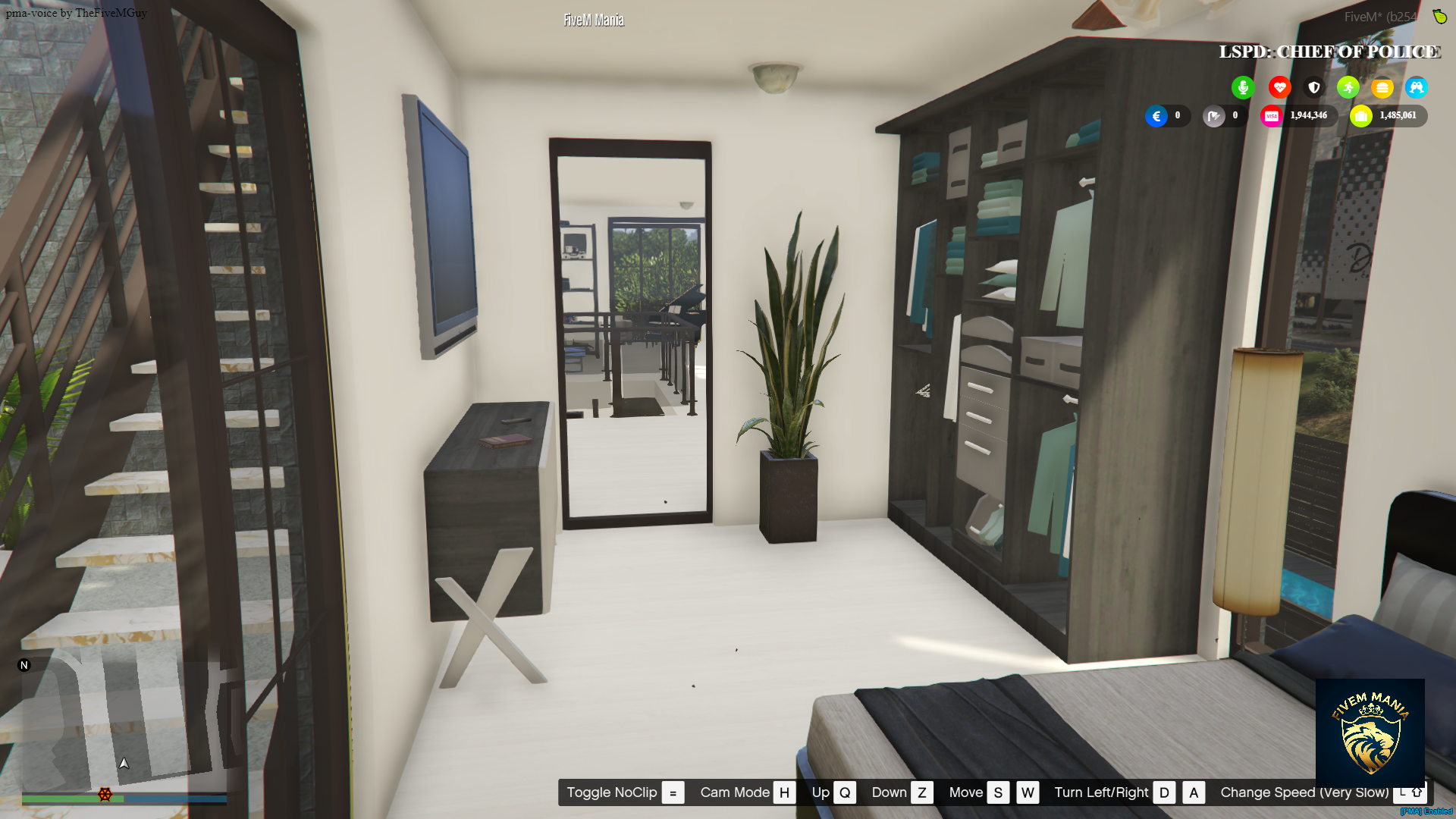
Task: Toggle Cam Mode in the bottom bar
Action: tap(736, 792)
